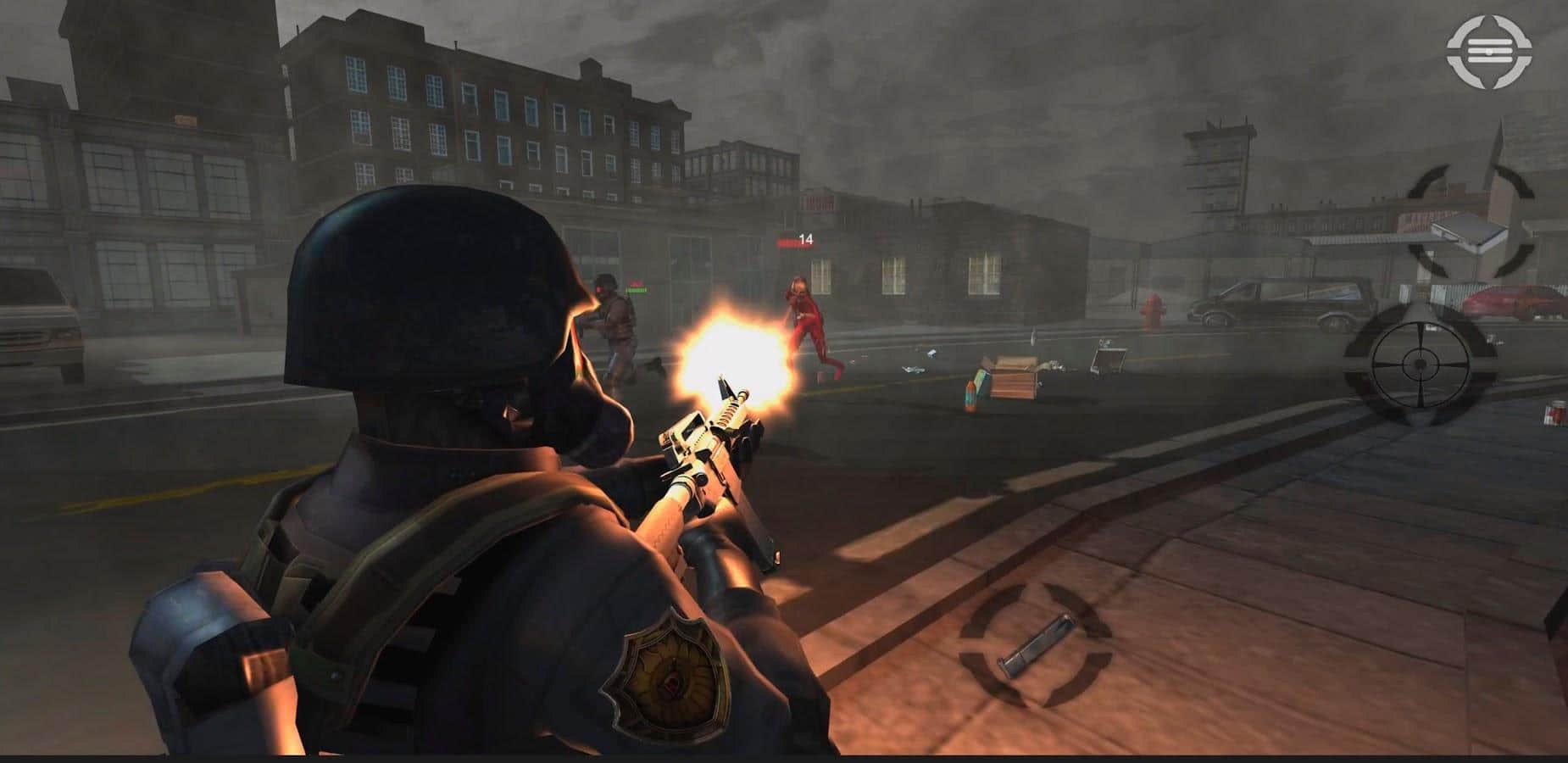Select the teammate's green name tag
Image resolution: width=1568 pixels, height=763 pixels.
tap(637, 291)
